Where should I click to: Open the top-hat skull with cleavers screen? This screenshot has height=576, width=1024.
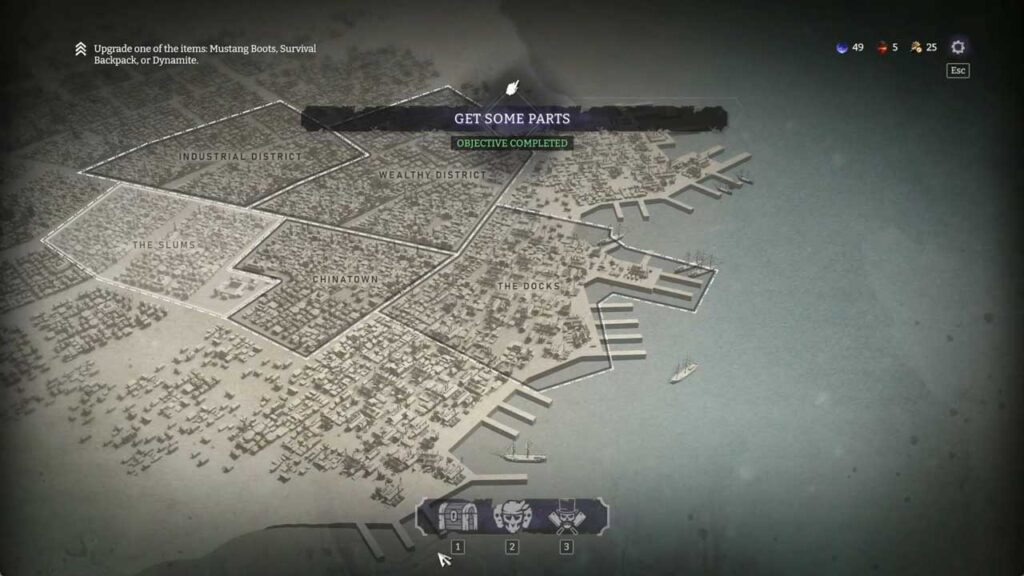click(x=566, y=517)
